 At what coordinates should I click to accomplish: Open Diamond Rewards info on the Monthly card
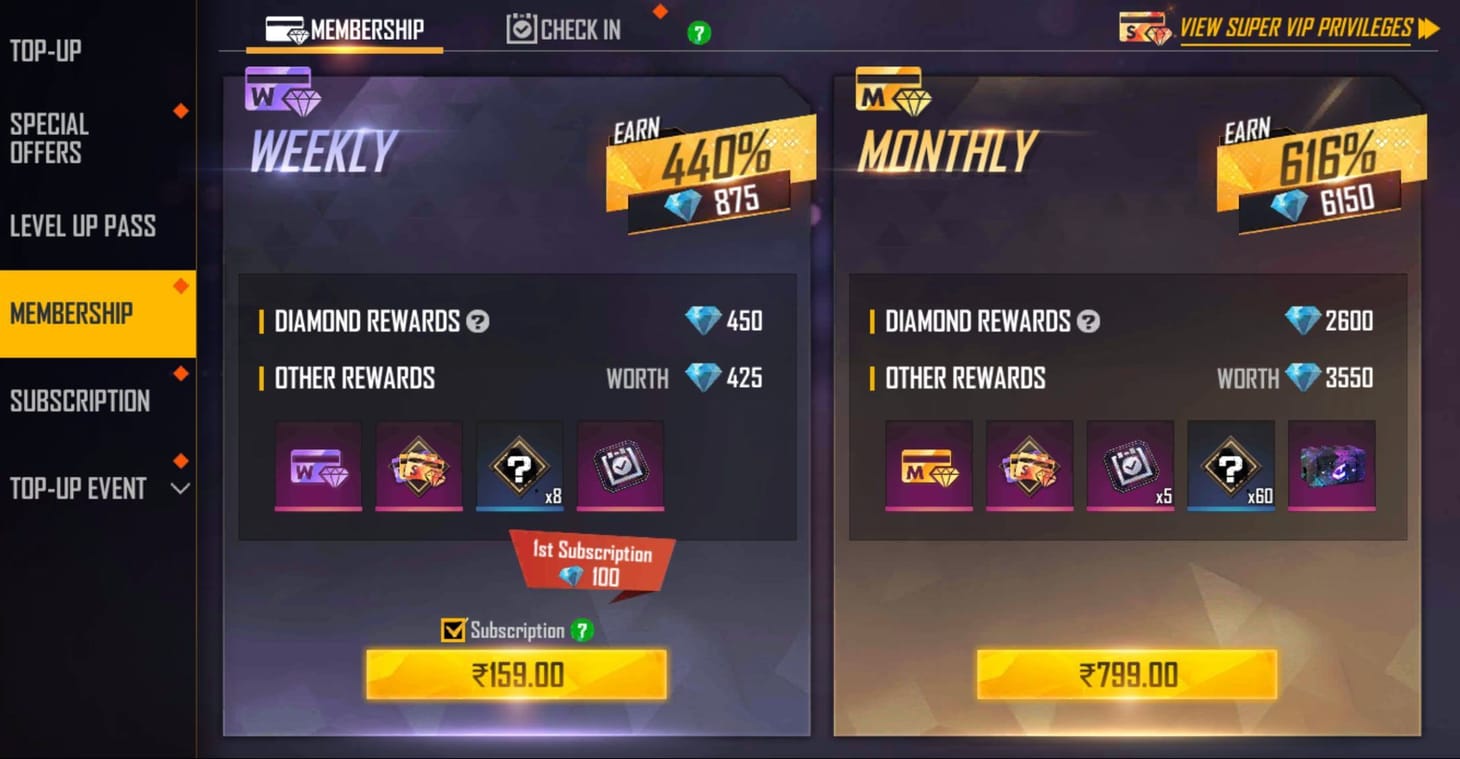[1088, 321]
